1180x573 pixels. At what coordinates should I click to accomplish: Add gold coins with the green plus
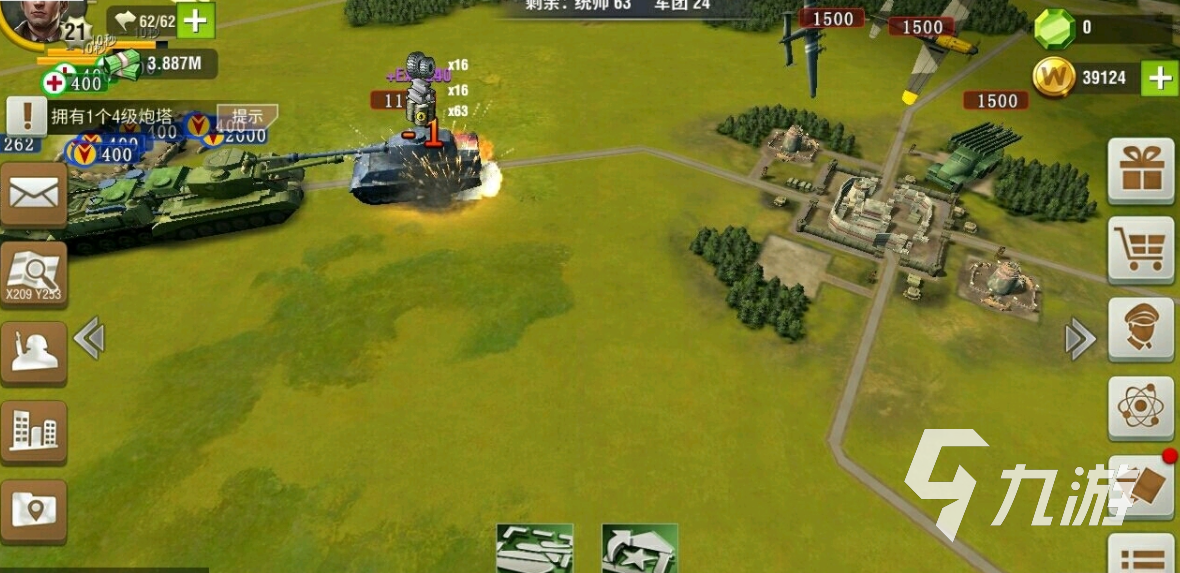(x=1159, y=78)
